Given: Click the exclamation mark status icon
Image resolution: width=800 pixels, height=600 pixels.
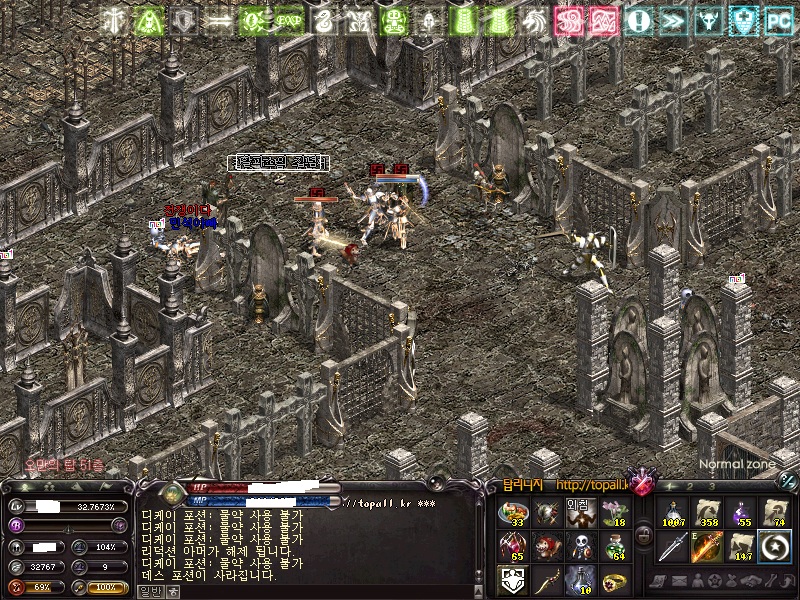Looking at the screenshot, I should click(640, 20).
